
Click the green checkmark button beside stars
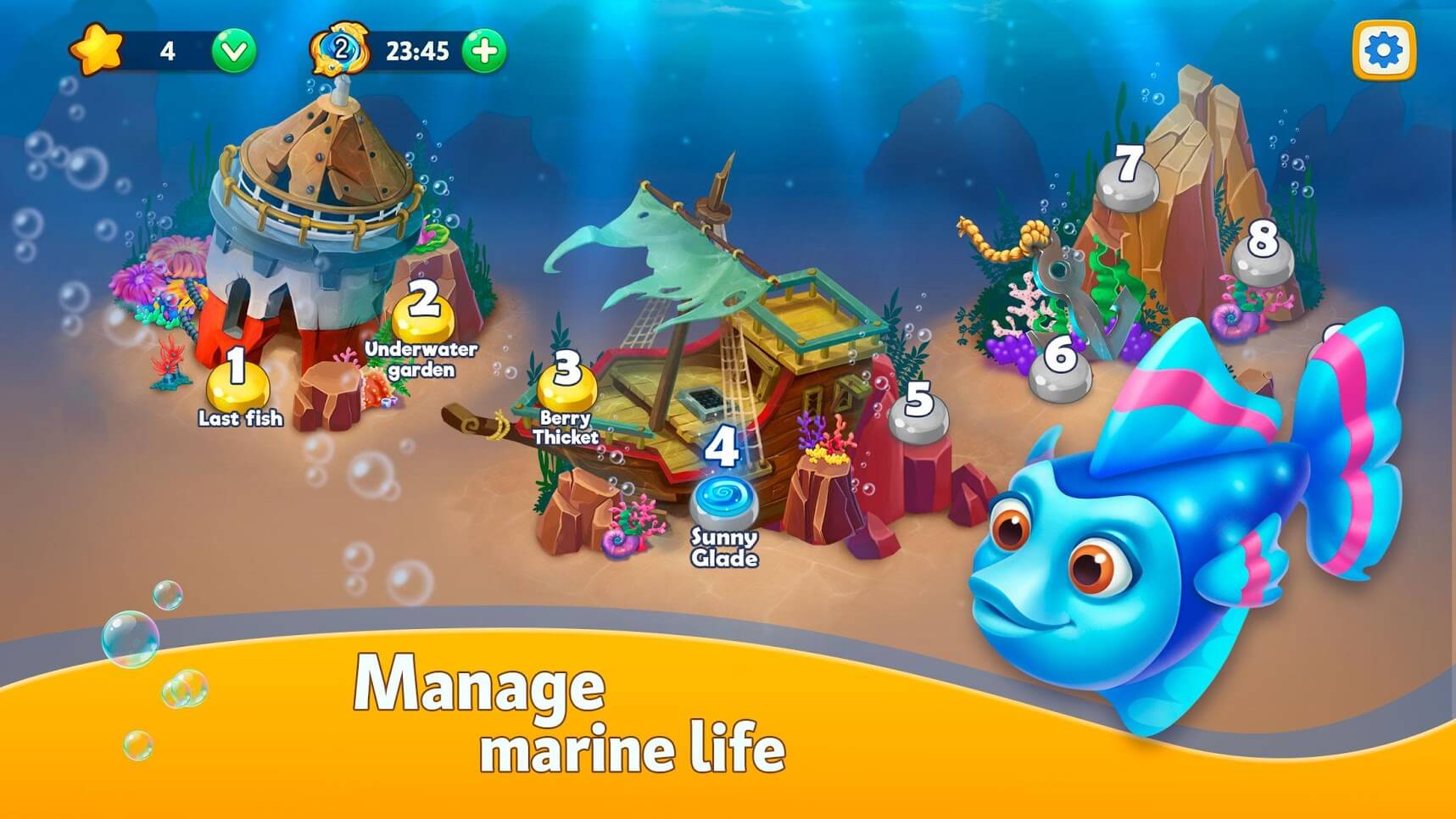click(233, 52)
